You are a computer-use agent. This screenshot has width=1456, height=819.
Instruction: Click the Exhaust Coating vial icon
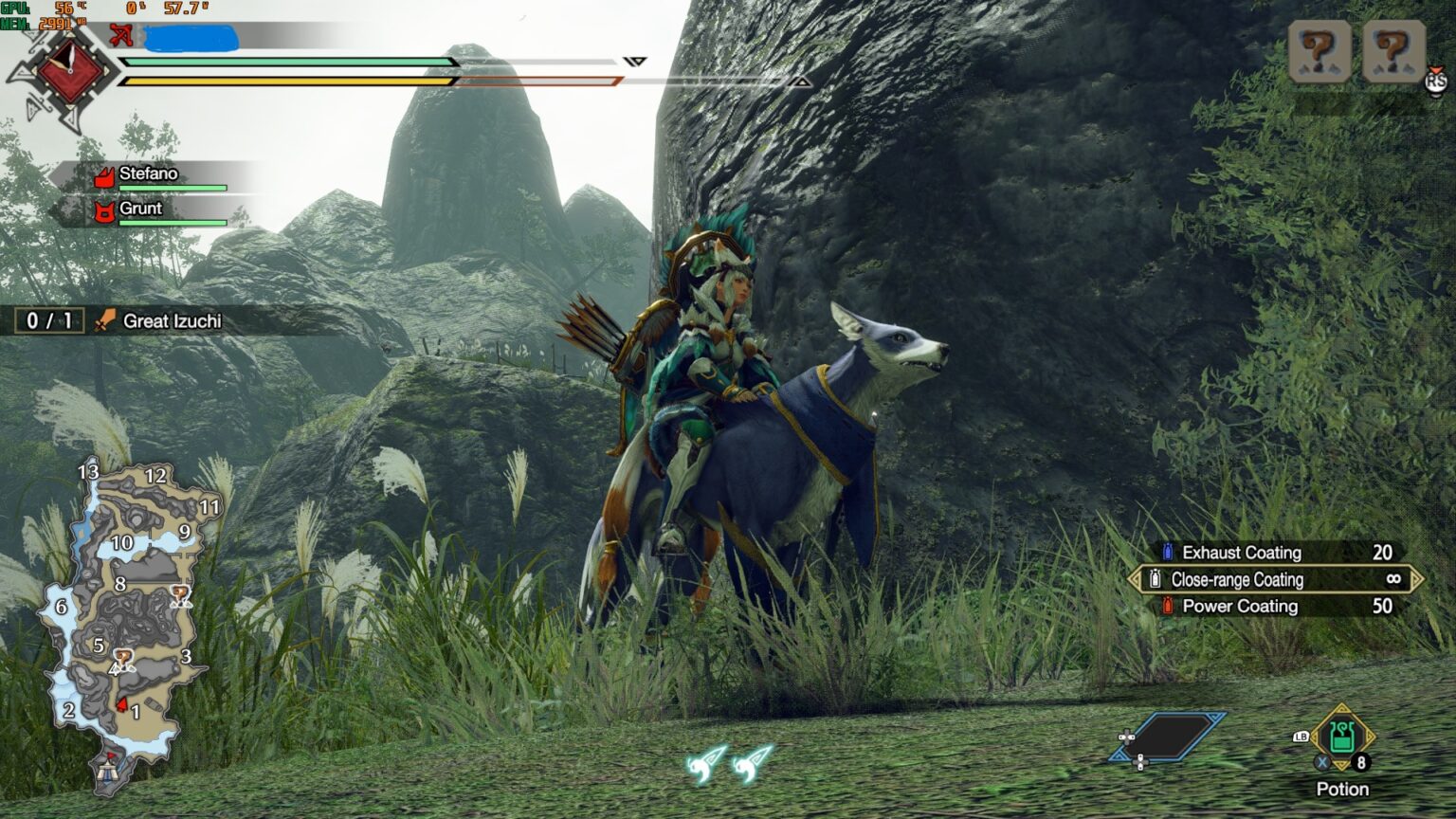1166,552
